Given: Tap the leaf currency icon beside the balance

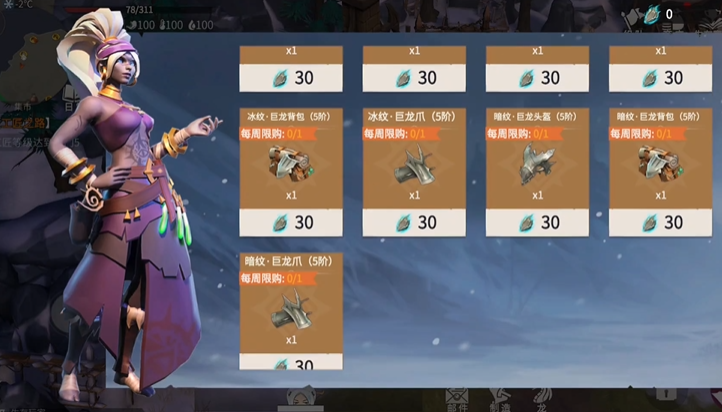Looking at the screenshot, I should coord(653,14).
